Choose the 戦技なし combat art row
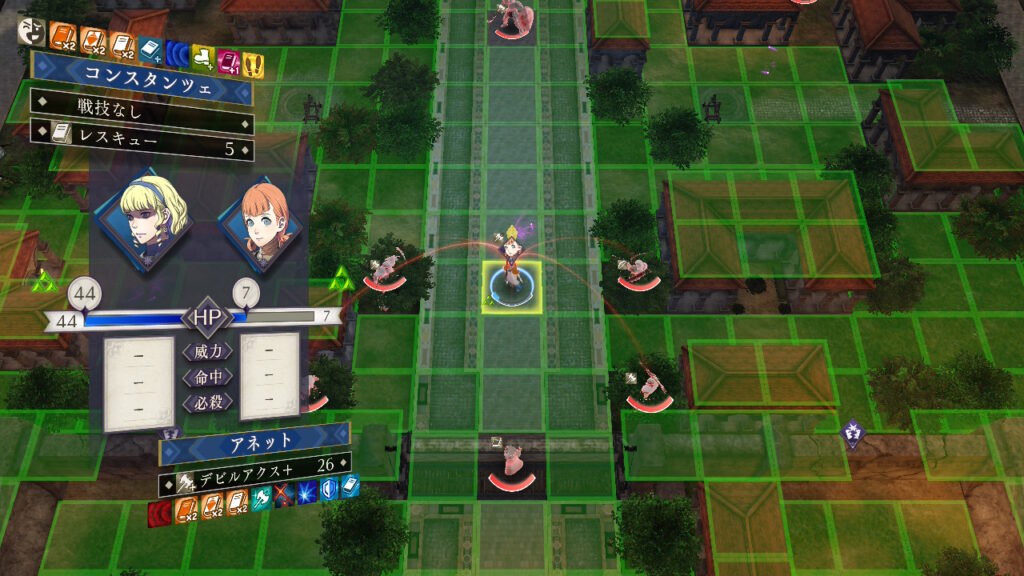The height and width of the screenshot is (576, 1024). pyautogui.click(x=140, y=102)
